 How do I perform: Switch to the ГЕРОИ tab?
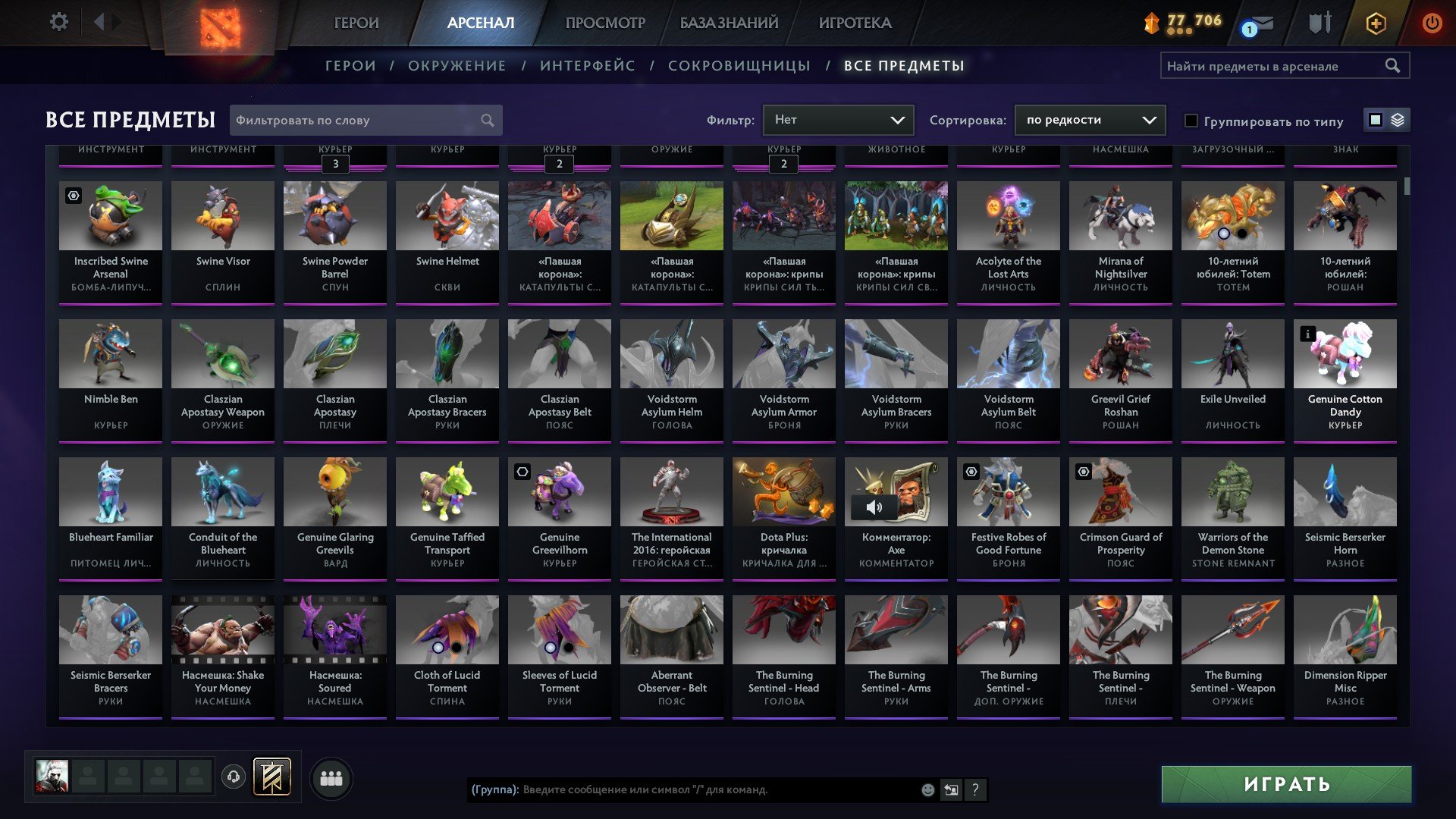click(x=356, y=23)
